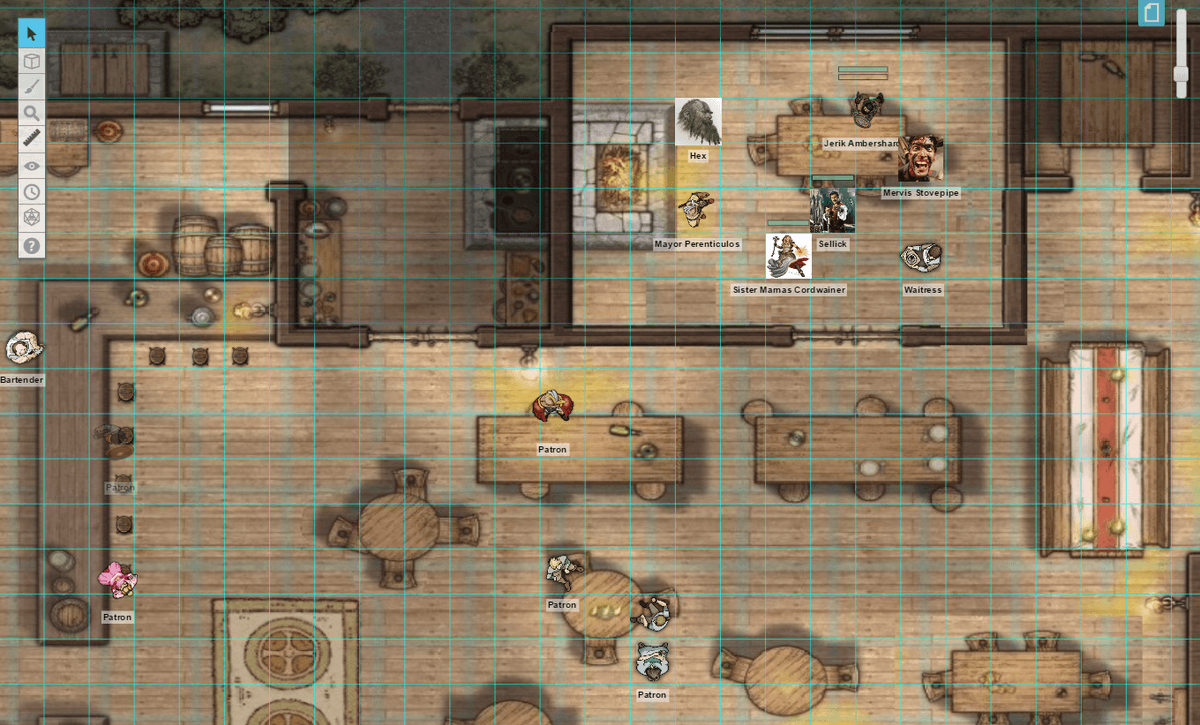Viewport: 1200px width, 725px height.
Task: Click the Waitress token
Action: [x=921, y=258]
